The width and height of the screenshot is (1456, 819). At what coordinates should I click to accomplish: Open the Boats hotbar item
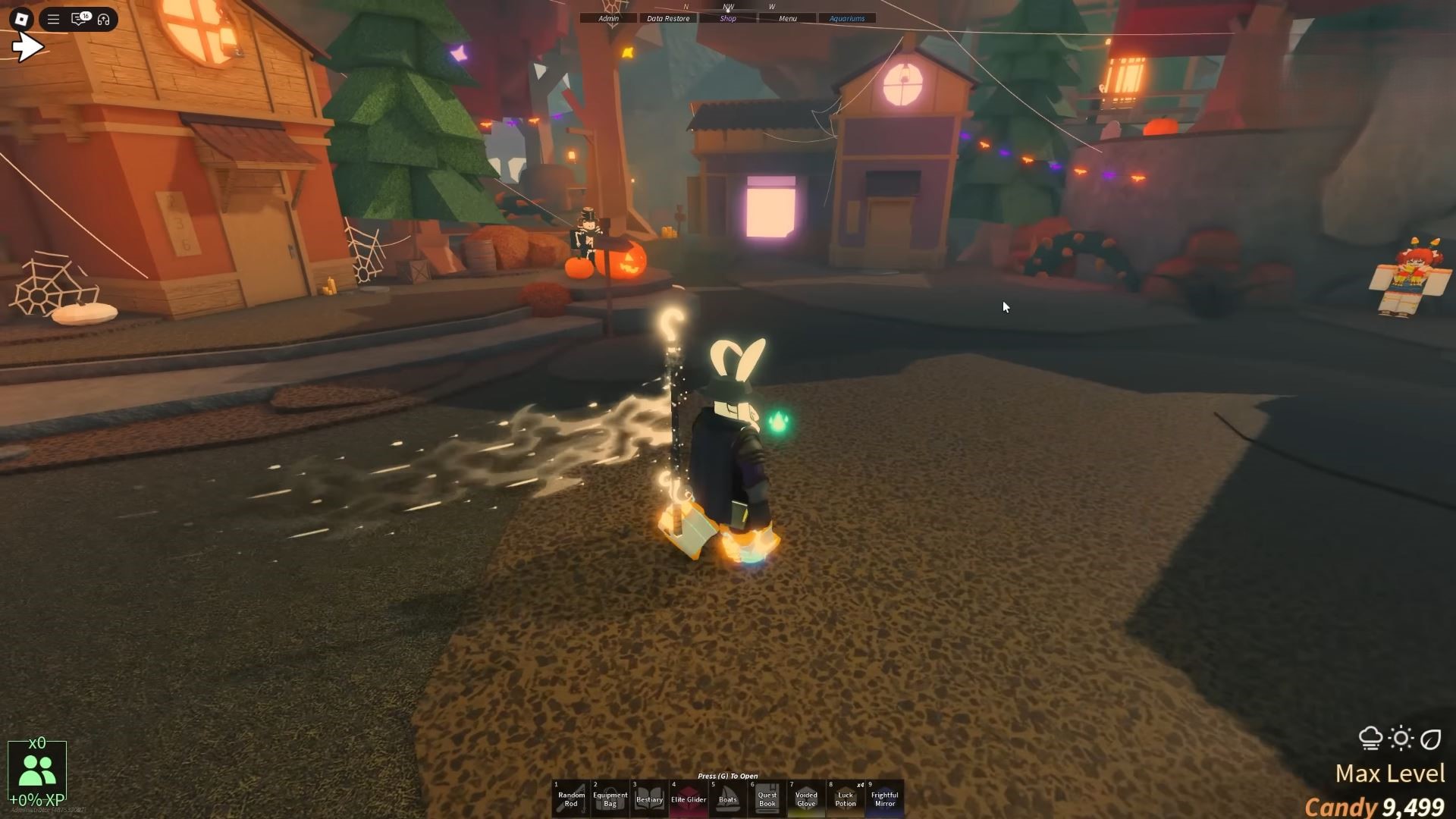pyautogui.click(x=728, y=796)
